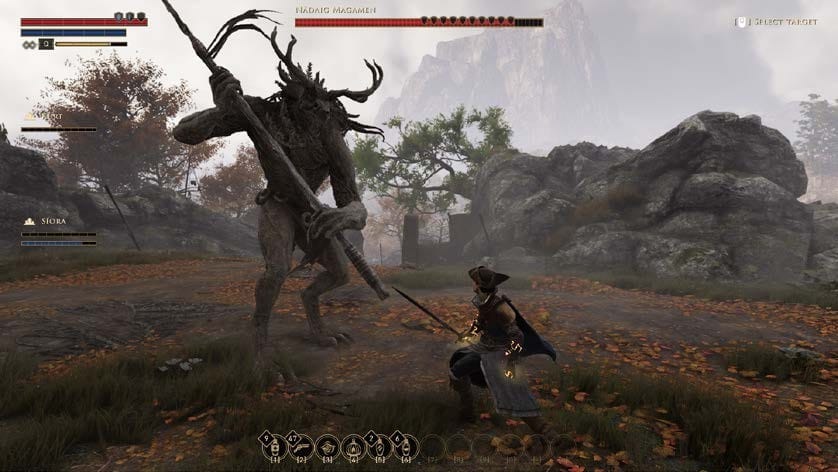Use the potion with count 2

coord(378,446)
